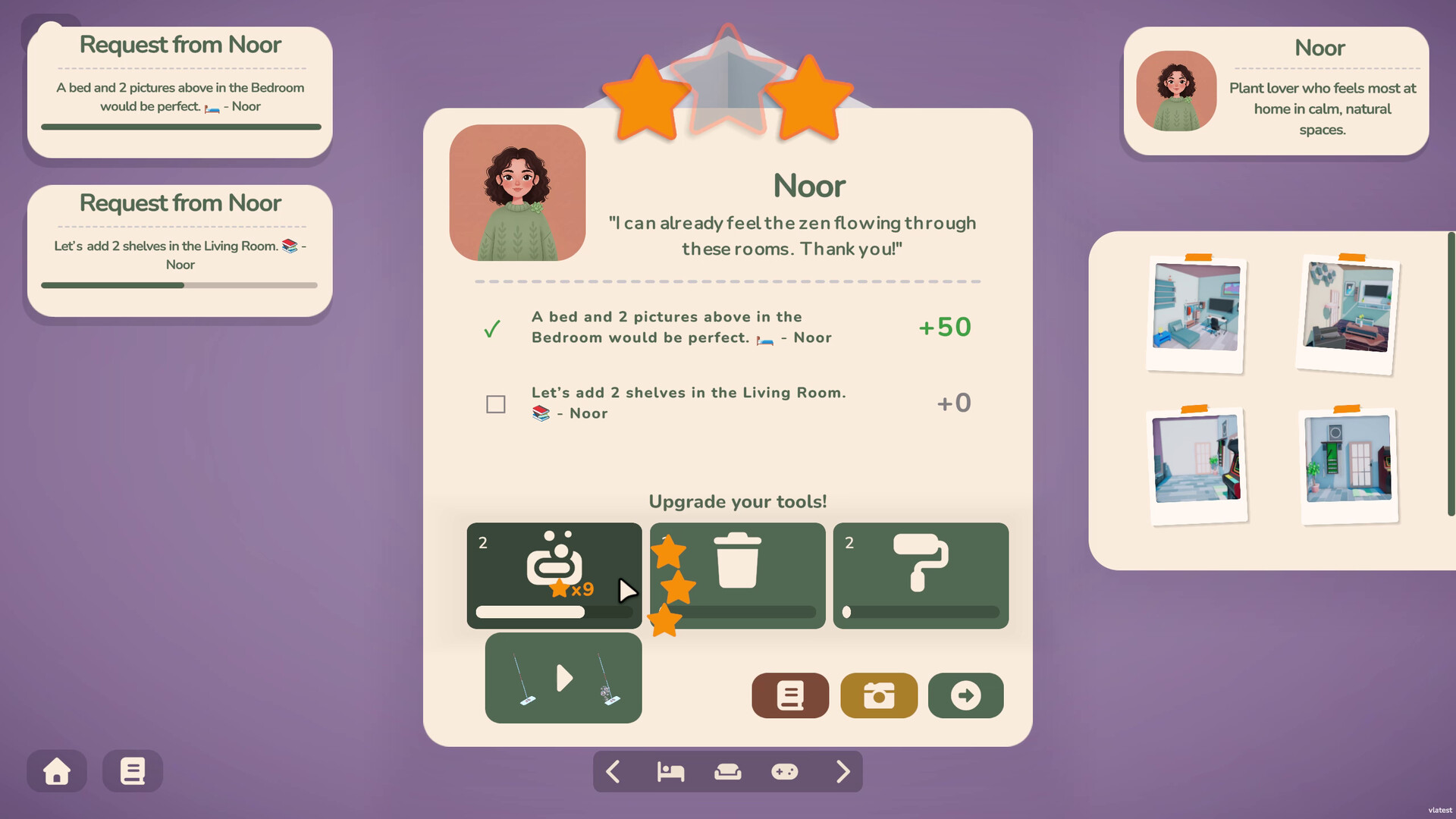Image resolution: width=1456 pixels, height=819 pixels.
Task: Select the Living Room shelves request card
Action: (x=180, y=250)
